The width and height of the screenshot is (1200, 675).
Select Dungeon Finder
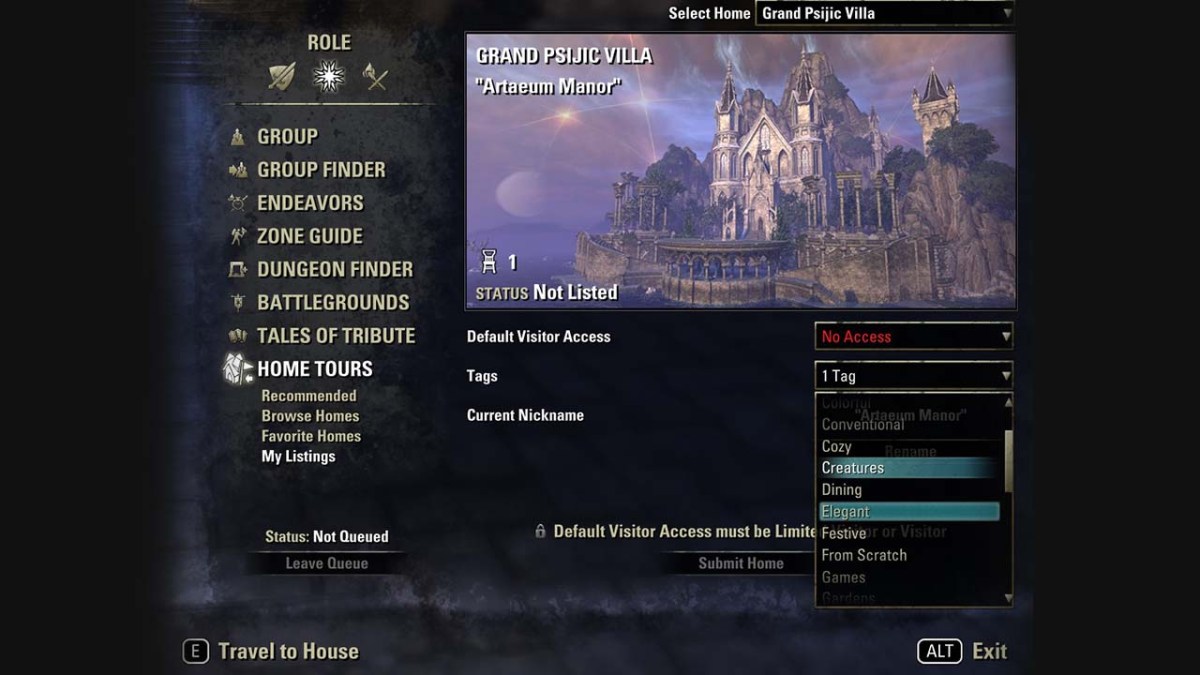tap(334, 269)
